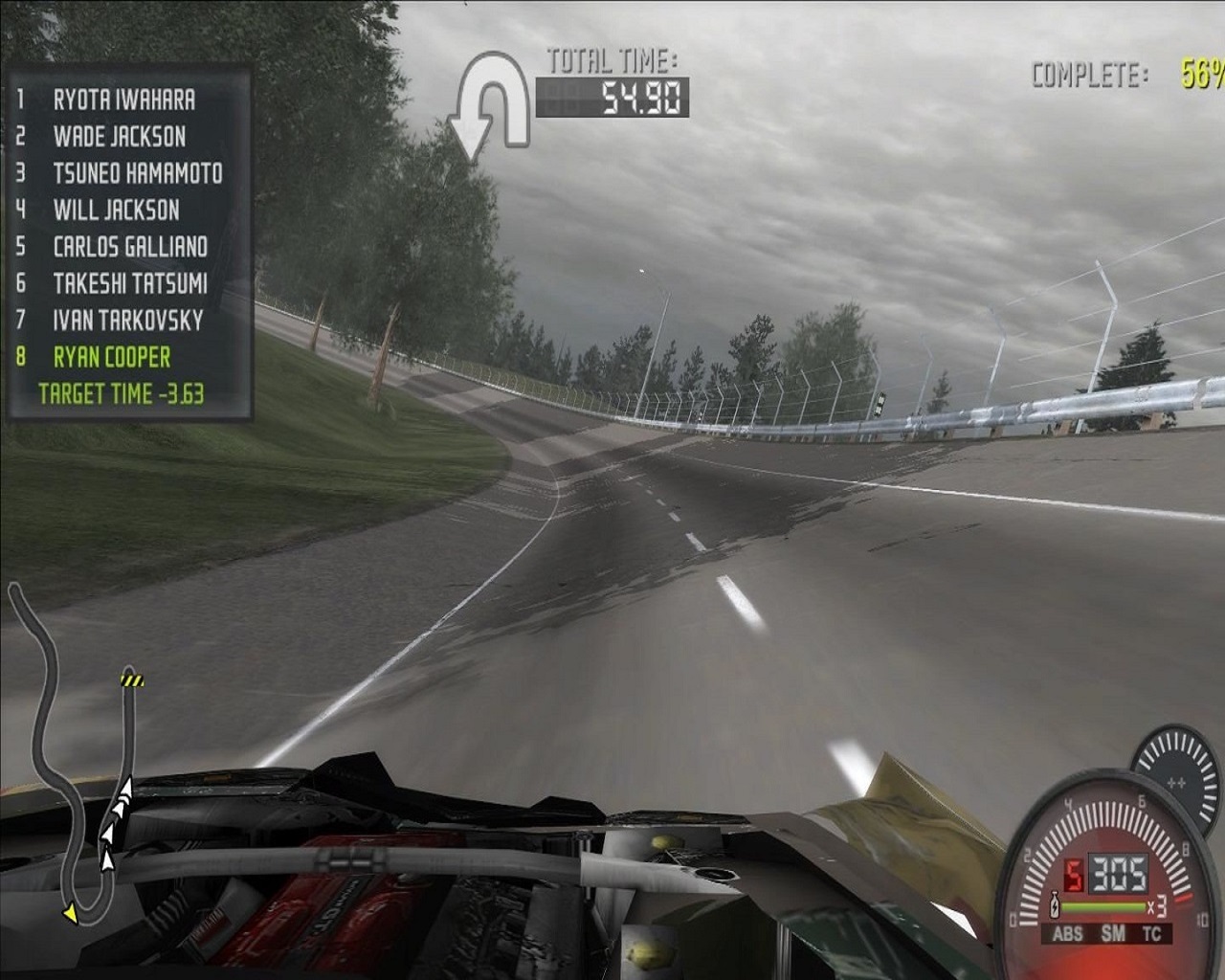Toggle the ABS indicator
The height and width of the screenshot is (980, 1225).
[1067, 933]
